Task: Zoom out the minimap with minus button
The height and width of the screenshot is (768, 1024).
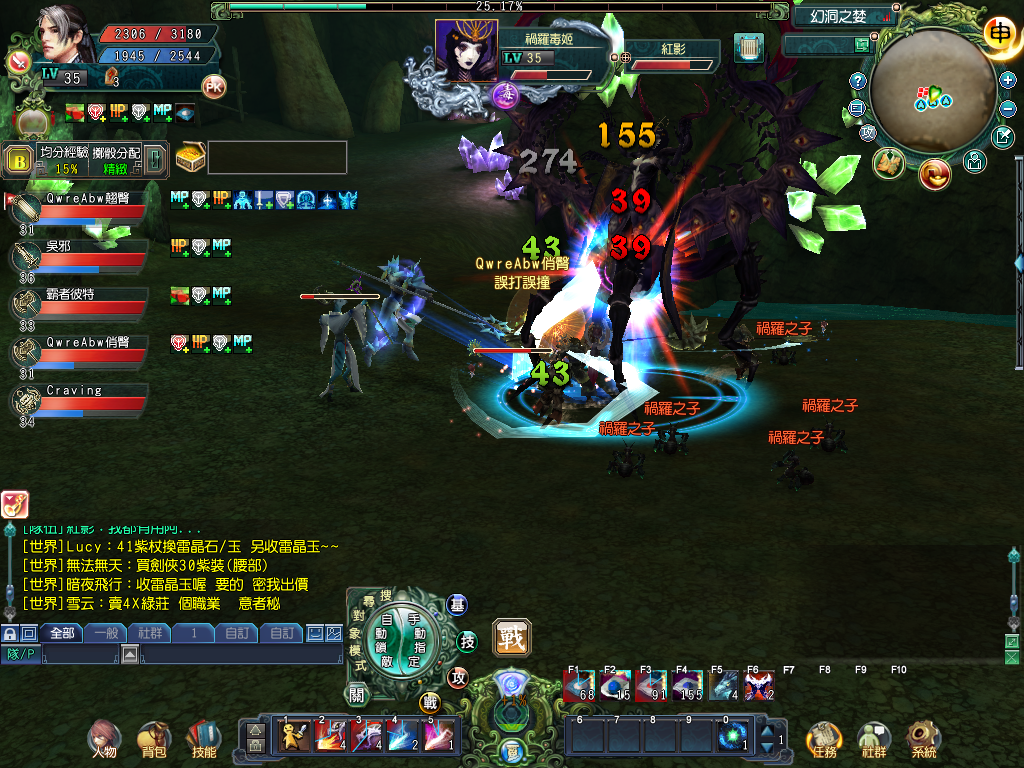Action: point(1008,108)
